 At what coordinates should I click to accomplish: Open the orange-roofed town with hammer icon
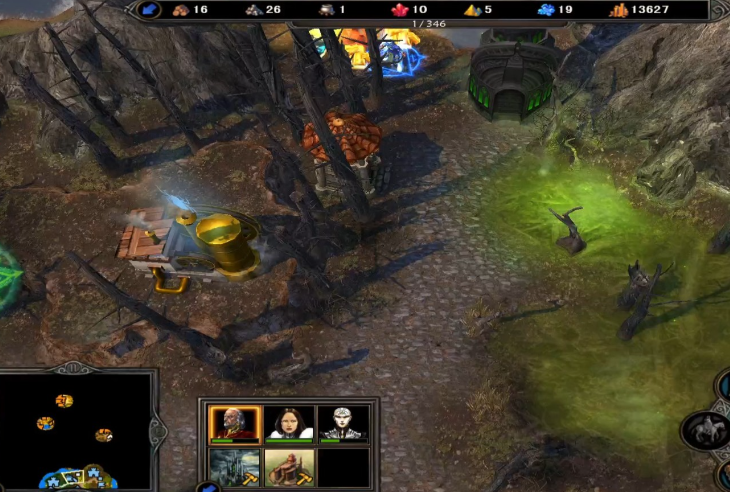click(x=289, y=467)
